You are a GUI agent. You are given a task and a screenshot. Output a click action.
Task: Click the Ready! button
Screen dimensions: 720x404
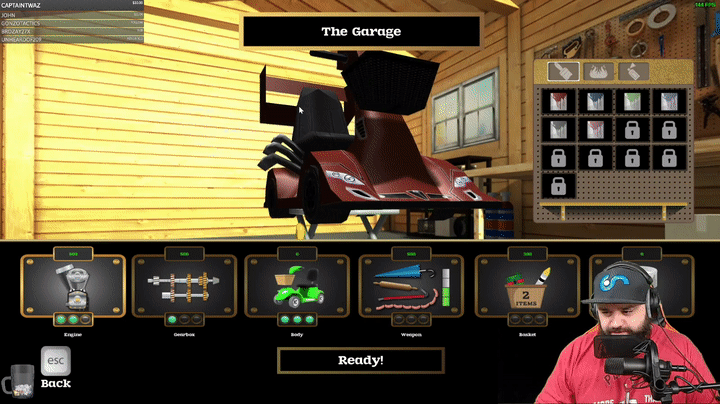tap(360, 360)
